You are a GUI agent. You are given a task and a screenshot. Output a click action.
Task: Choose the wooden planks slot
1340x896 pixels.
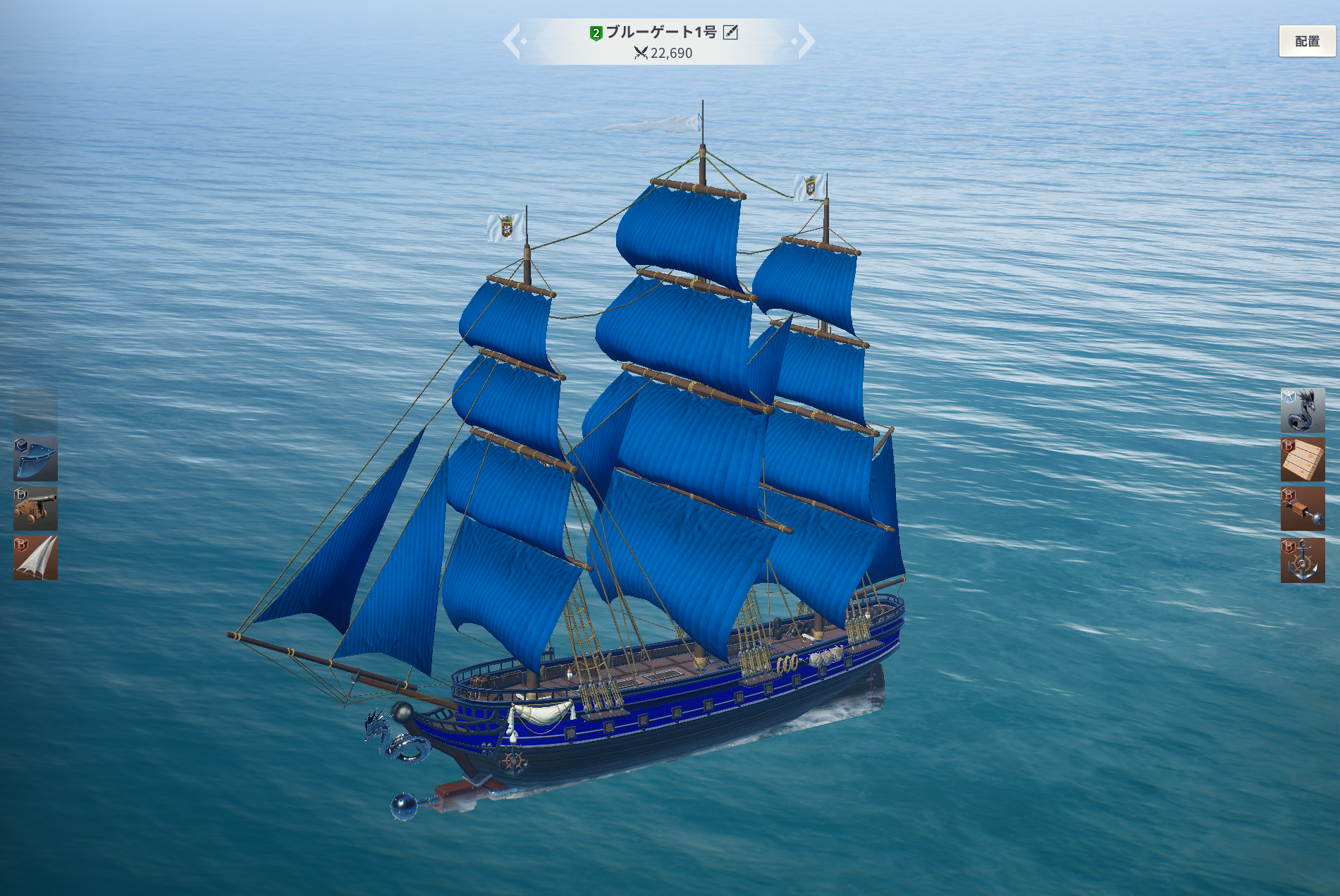tap(1302, 459)
